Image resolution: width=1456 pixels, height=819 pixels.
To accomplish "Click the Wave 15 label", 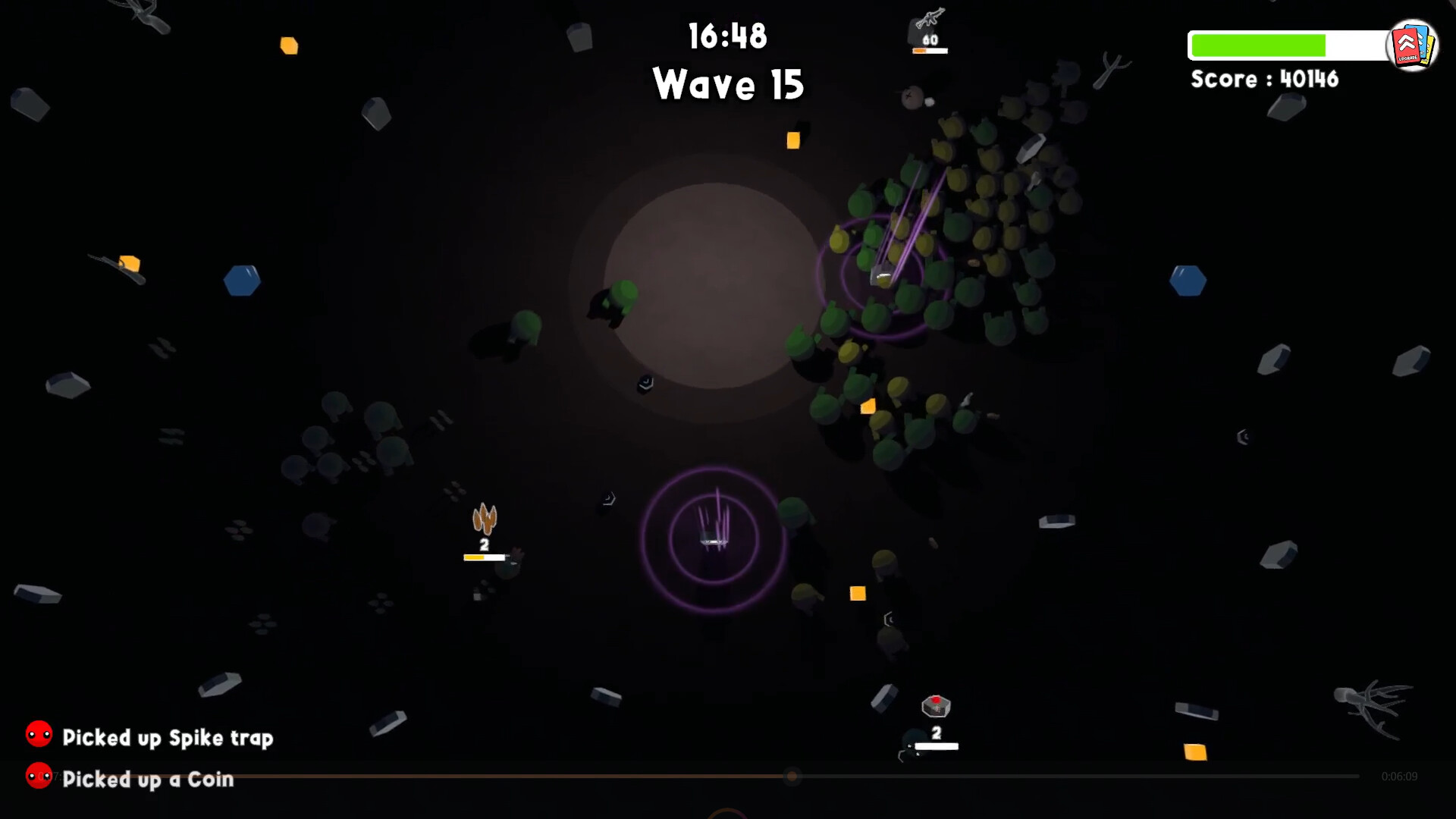I will click(x=727, y=84).
